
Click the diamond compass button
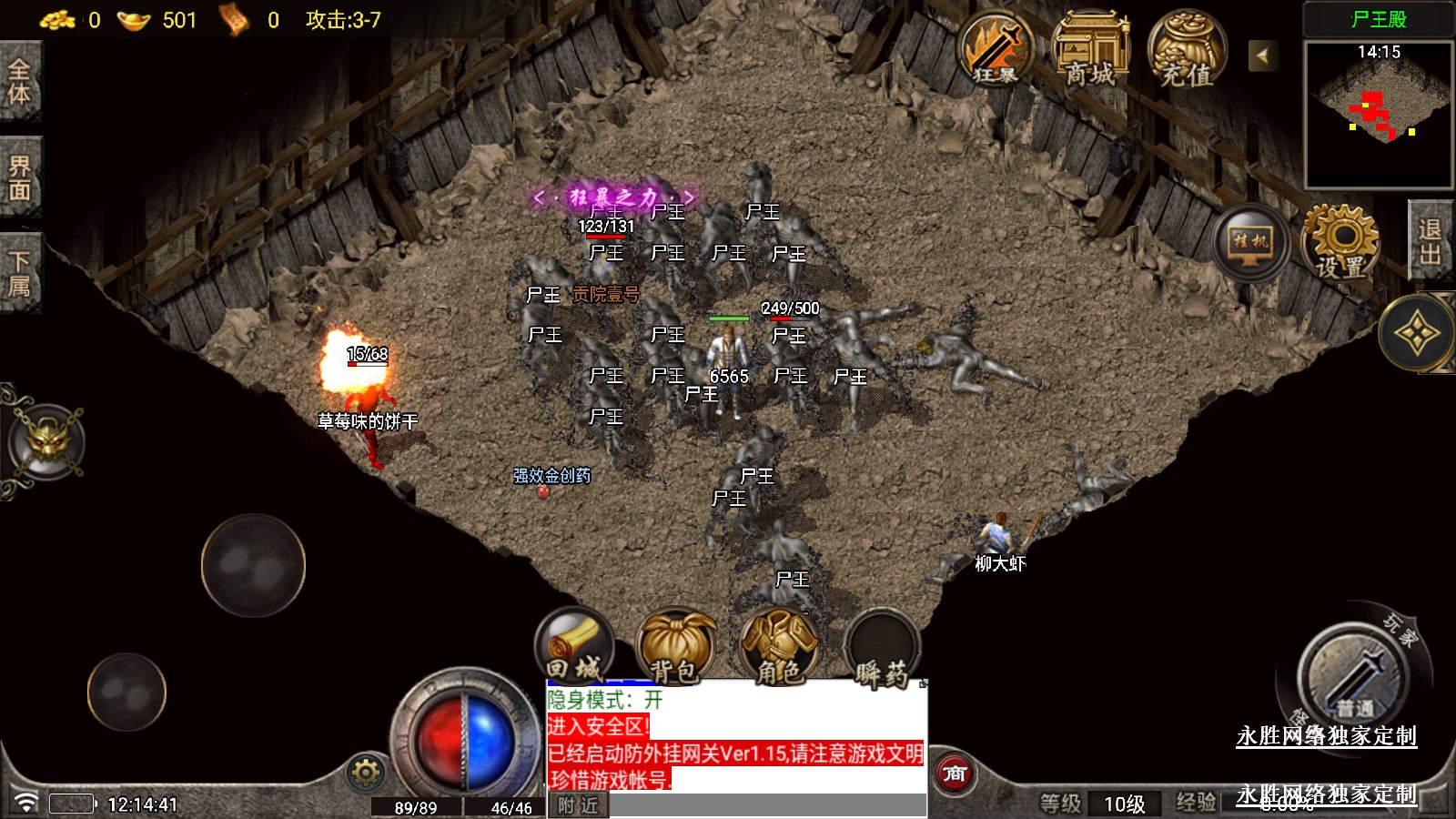point(1417,334)
